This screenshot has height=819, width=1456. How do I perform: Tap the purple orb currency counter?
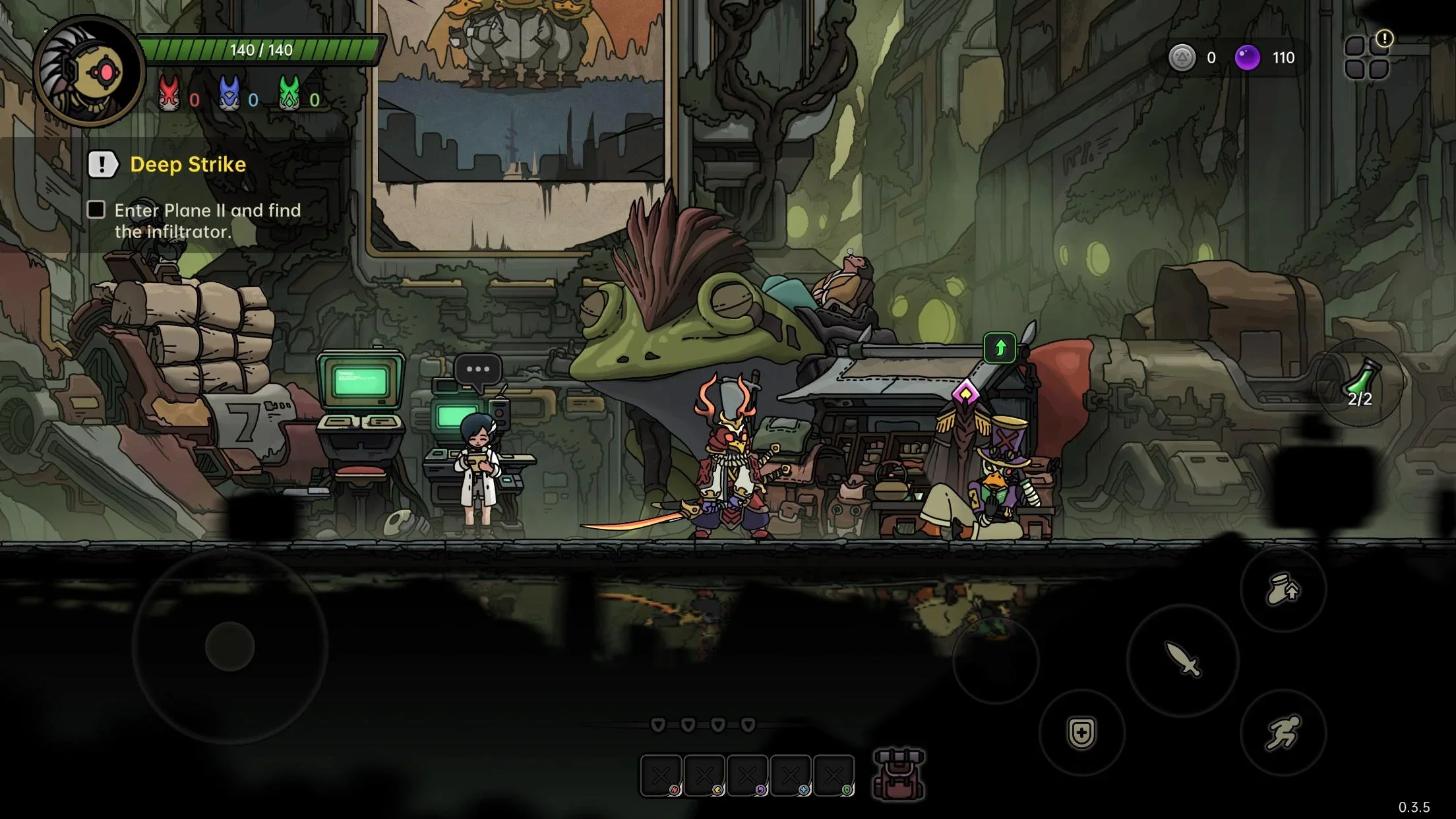[x=1265, y=58]
